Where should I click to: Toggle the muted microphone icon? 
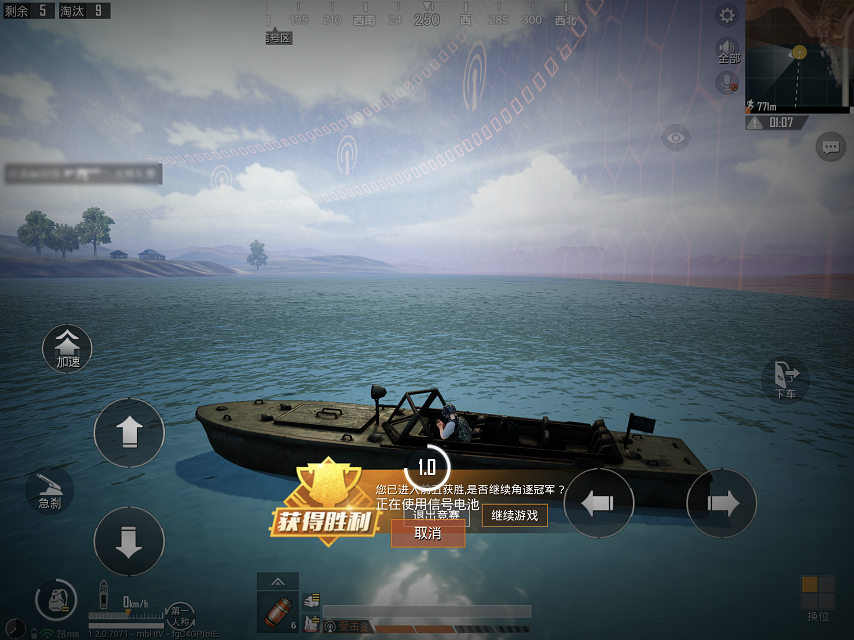click(x=727, y=82)
